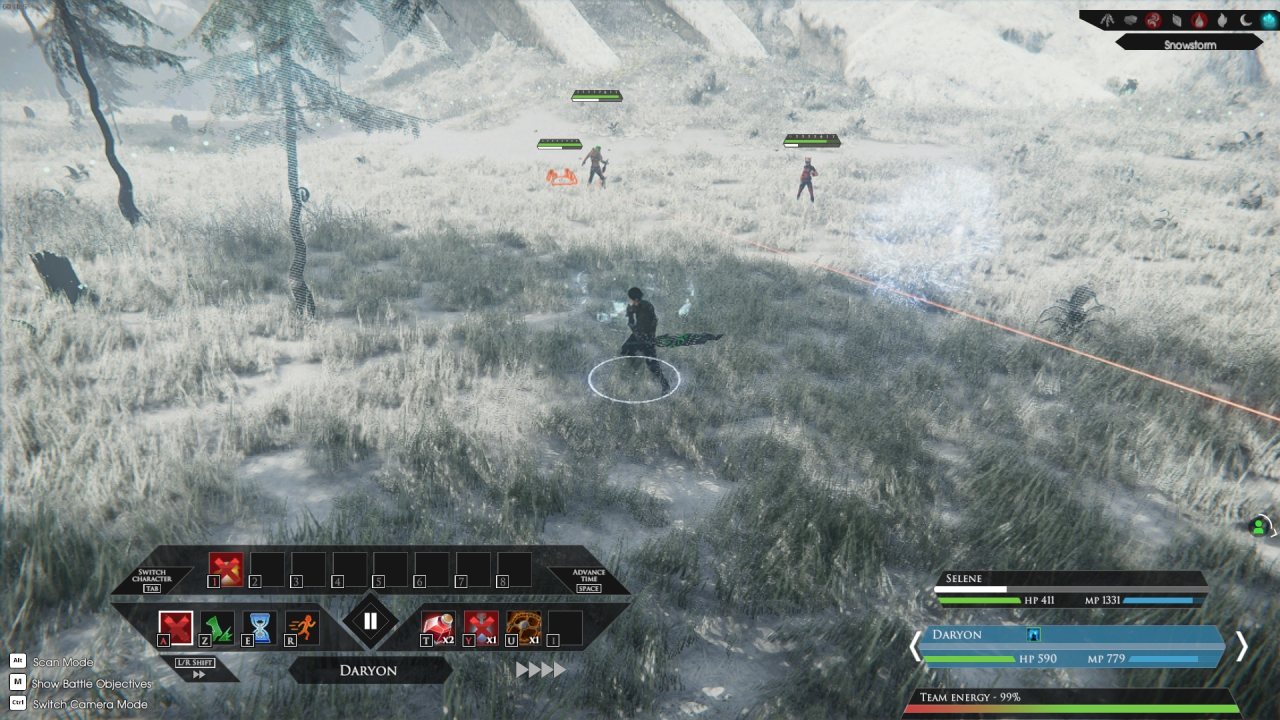Click the glowing cyan ice crystal icon
1280x720 pixels.
click(x=1269, y=20)
